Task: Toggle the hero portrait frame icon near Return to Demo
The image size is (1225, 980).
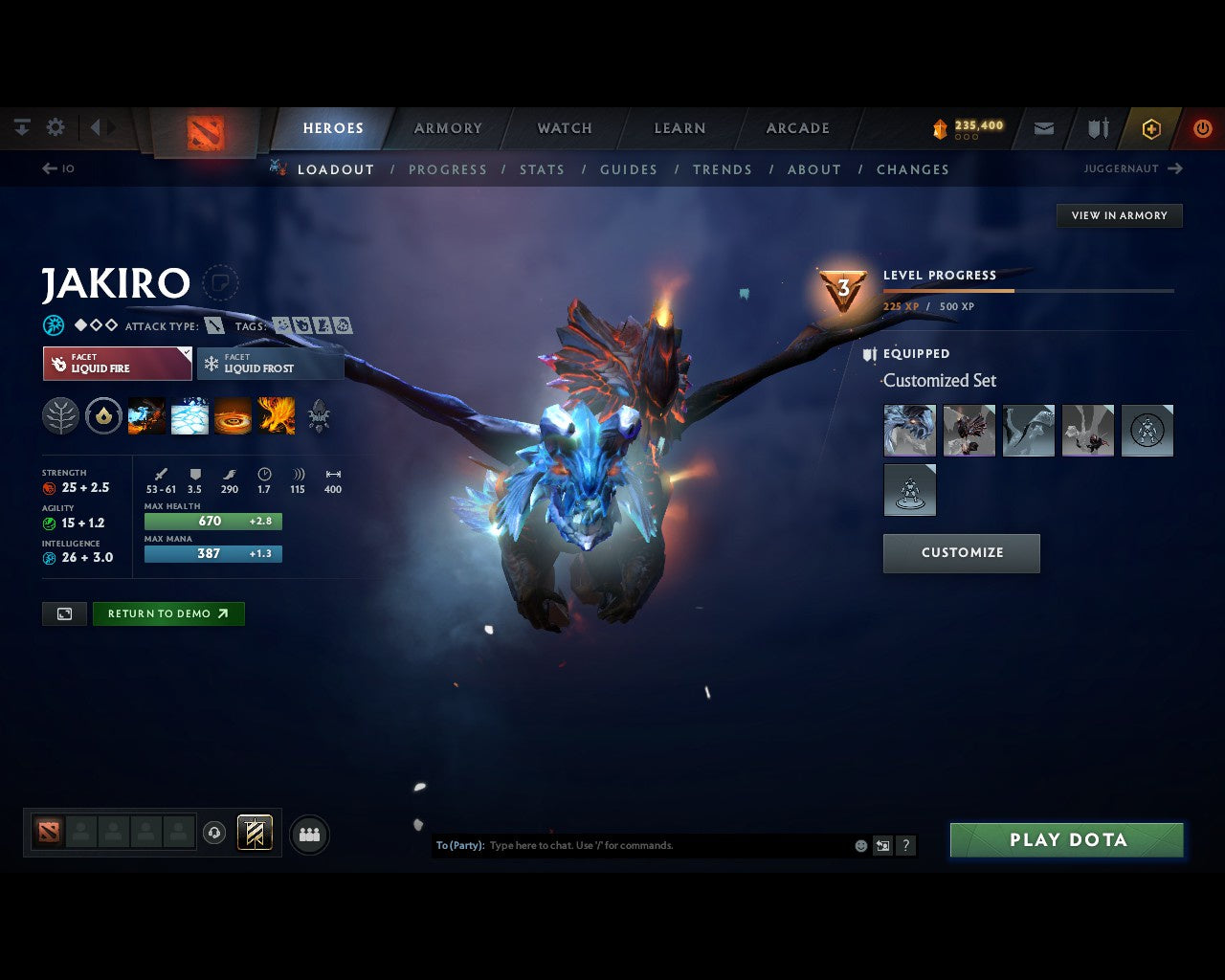Action: (64, 613)
